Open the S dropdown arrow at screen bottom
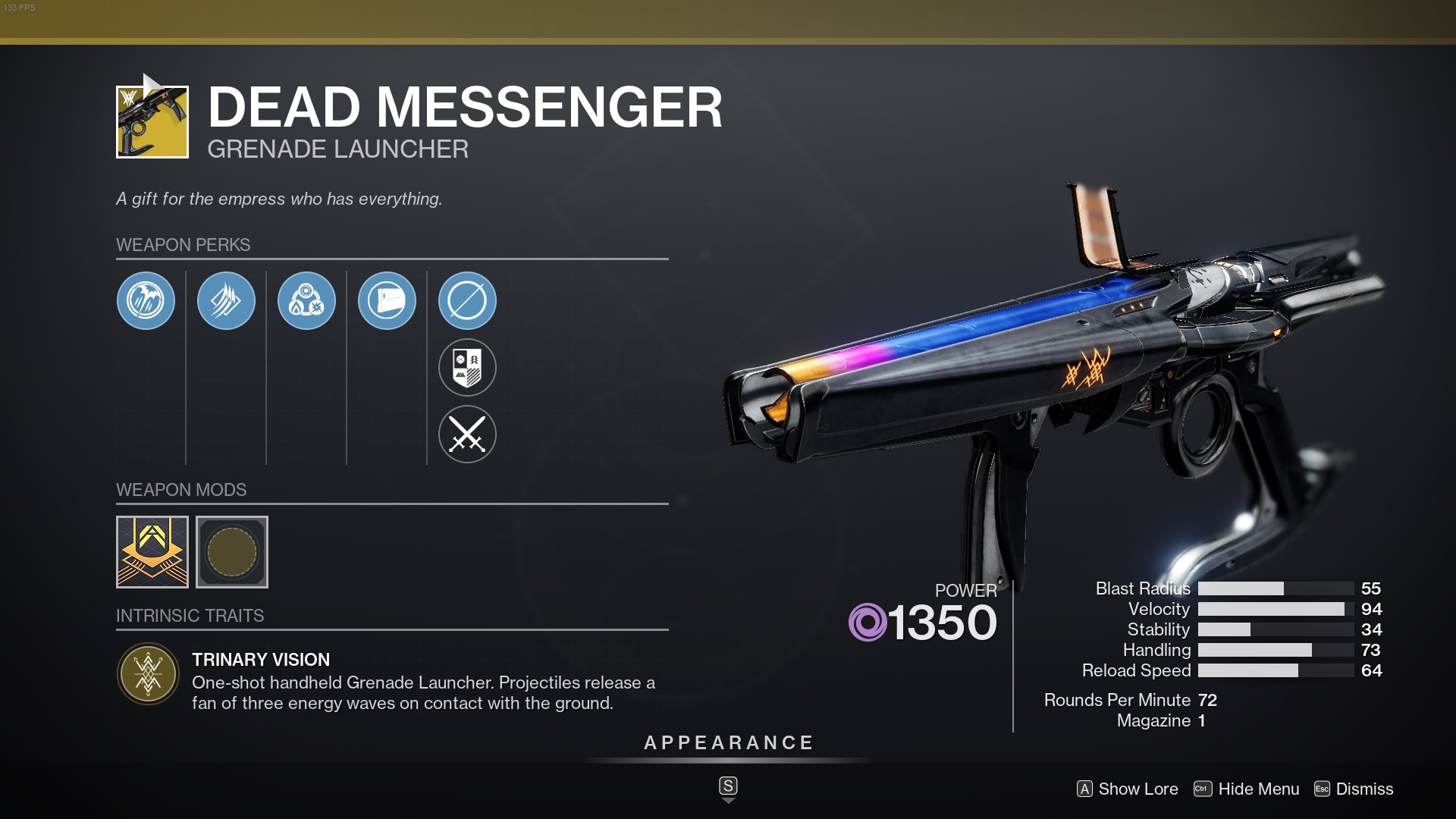Screen dimensions: 1456x819 [728, 789]
